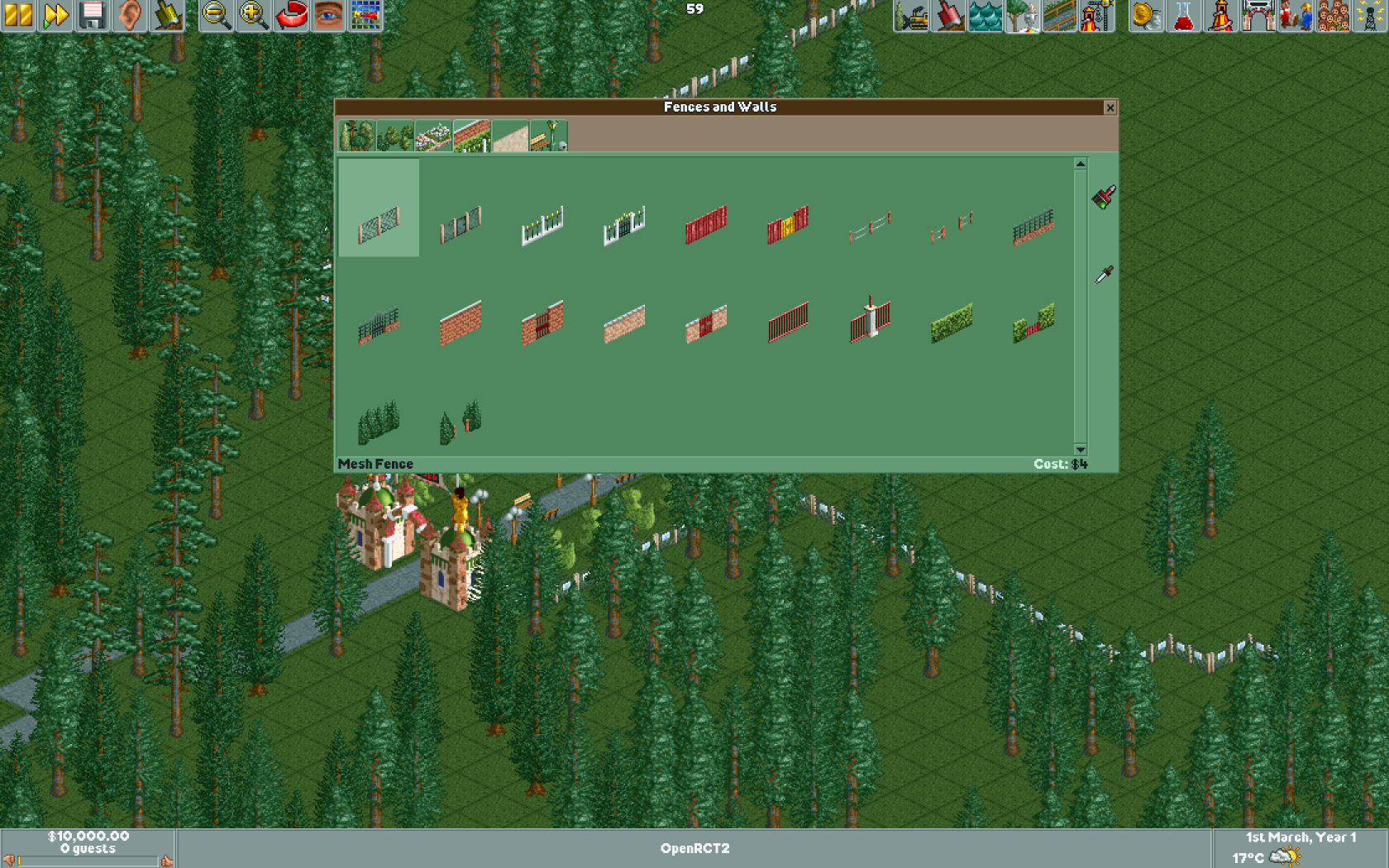1389x868 pixels.
Task: Select the red brick wall thumbnail
Action: tap(463, 322)
